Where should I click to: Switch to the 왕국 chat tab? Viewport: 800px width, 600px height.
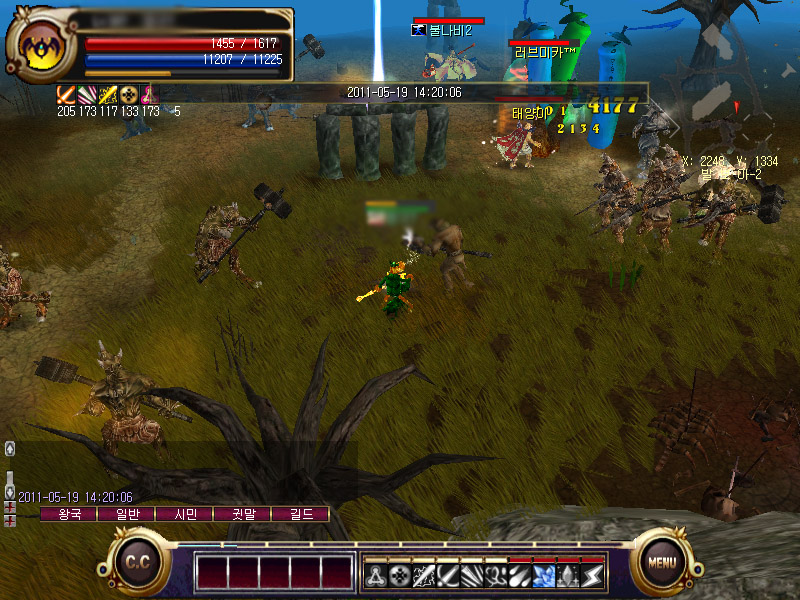point(69,514)
